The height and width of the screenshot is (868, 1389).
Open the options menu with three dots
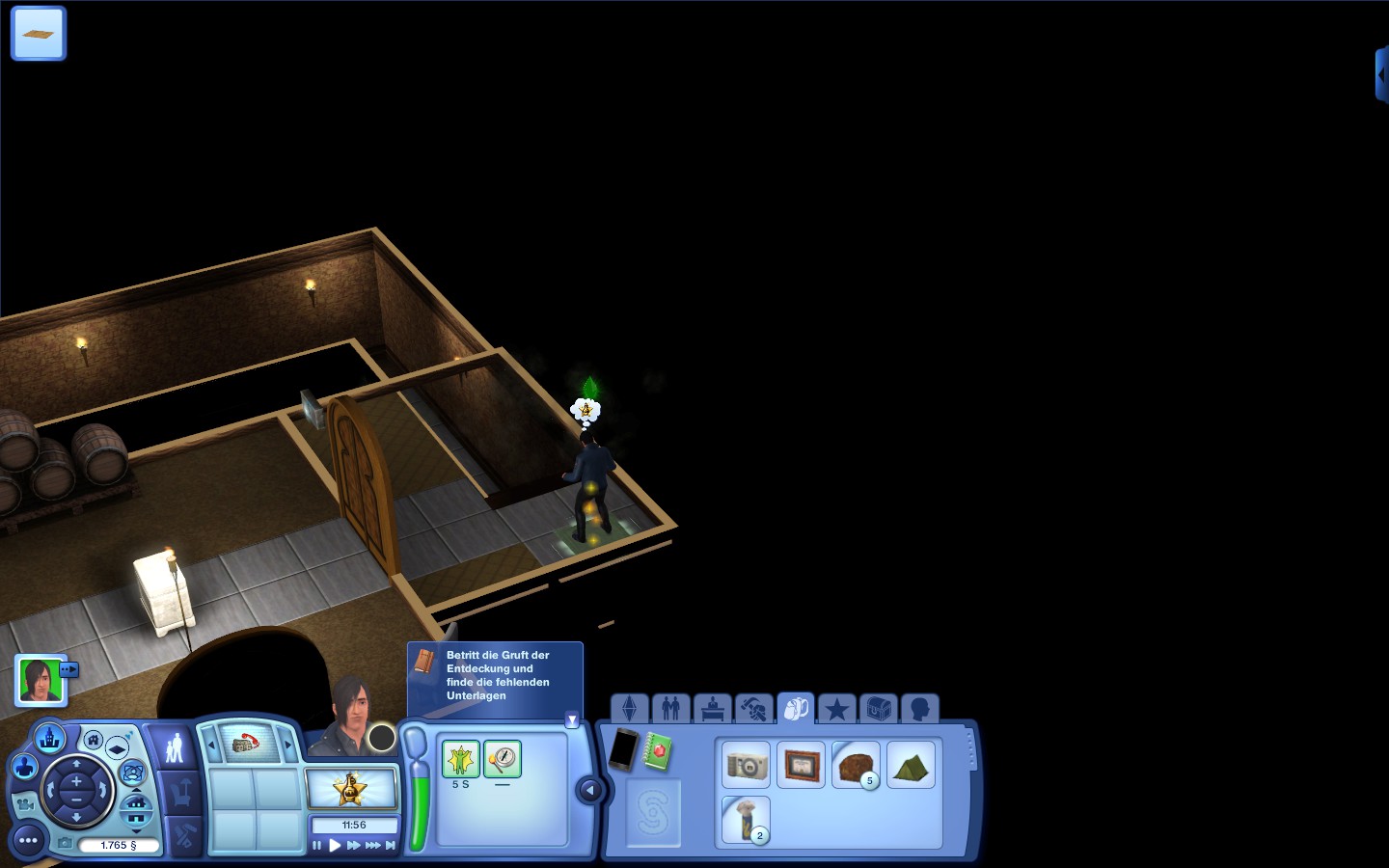click(28, 841)
